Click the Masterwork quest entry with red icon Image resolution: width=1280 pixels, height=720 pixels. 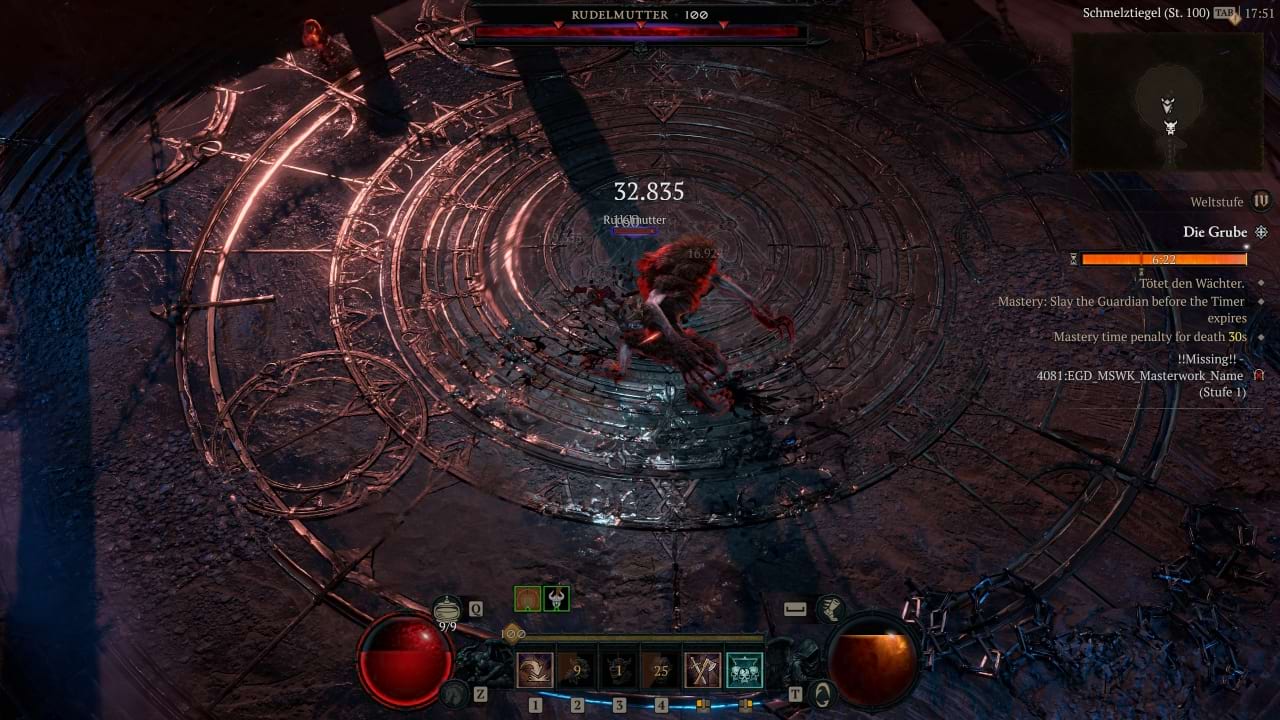(1140, 376)
